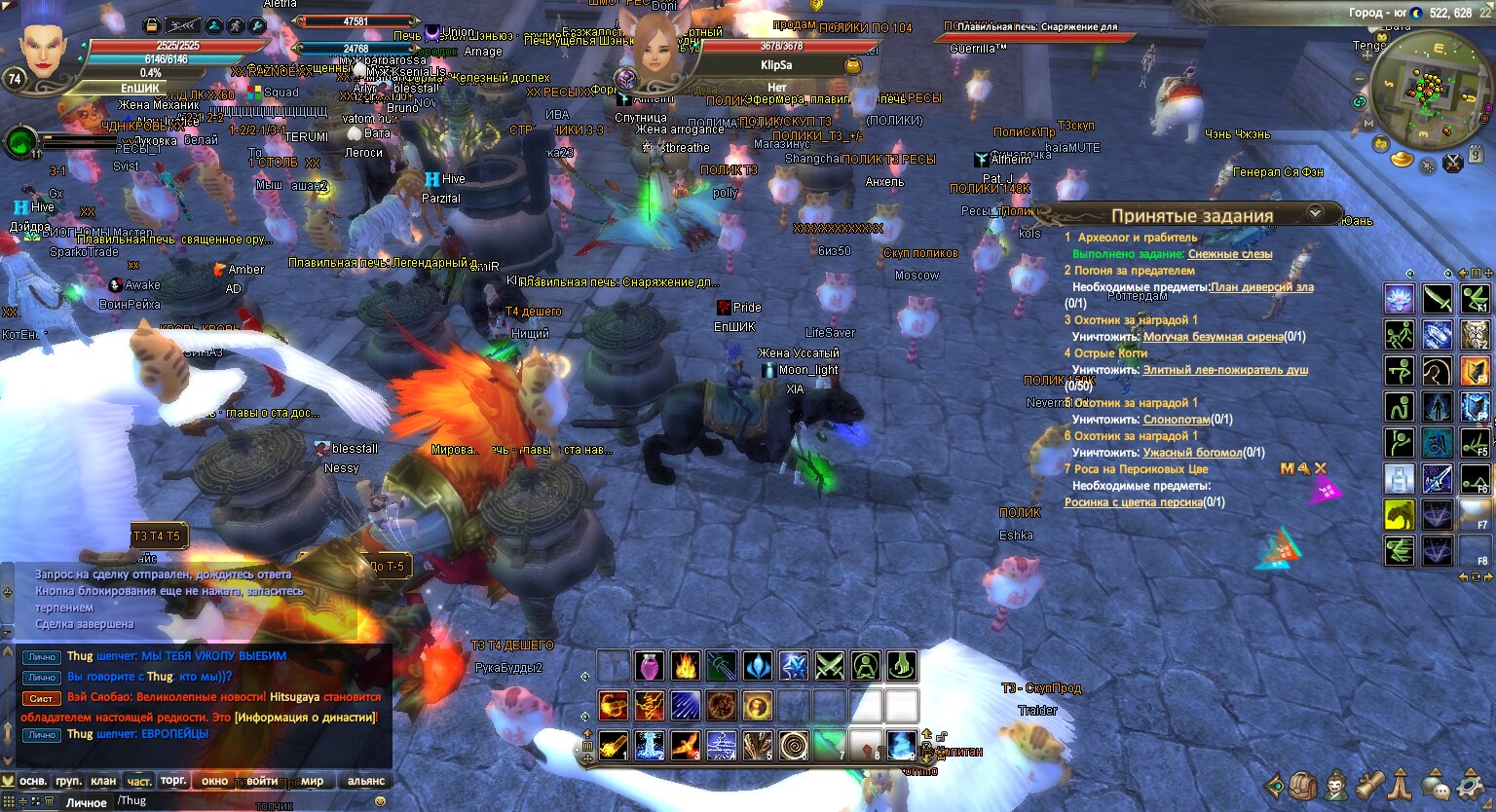This screenshot has width=1496, height=812.
Task: Activate the flame skill on the top hotbar
Action: click(x=686, y=666)
